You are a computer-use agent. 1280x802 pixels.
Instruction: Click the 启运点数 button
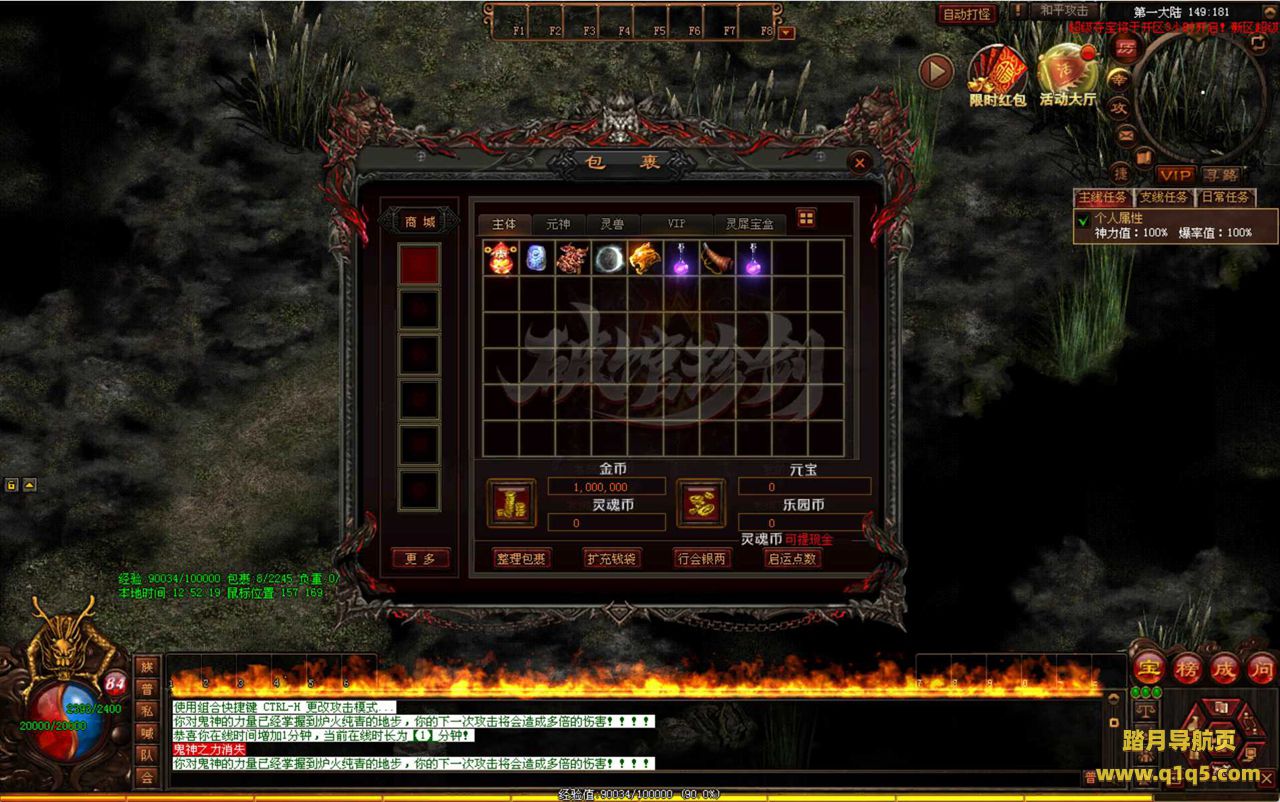tap(792, 559)
